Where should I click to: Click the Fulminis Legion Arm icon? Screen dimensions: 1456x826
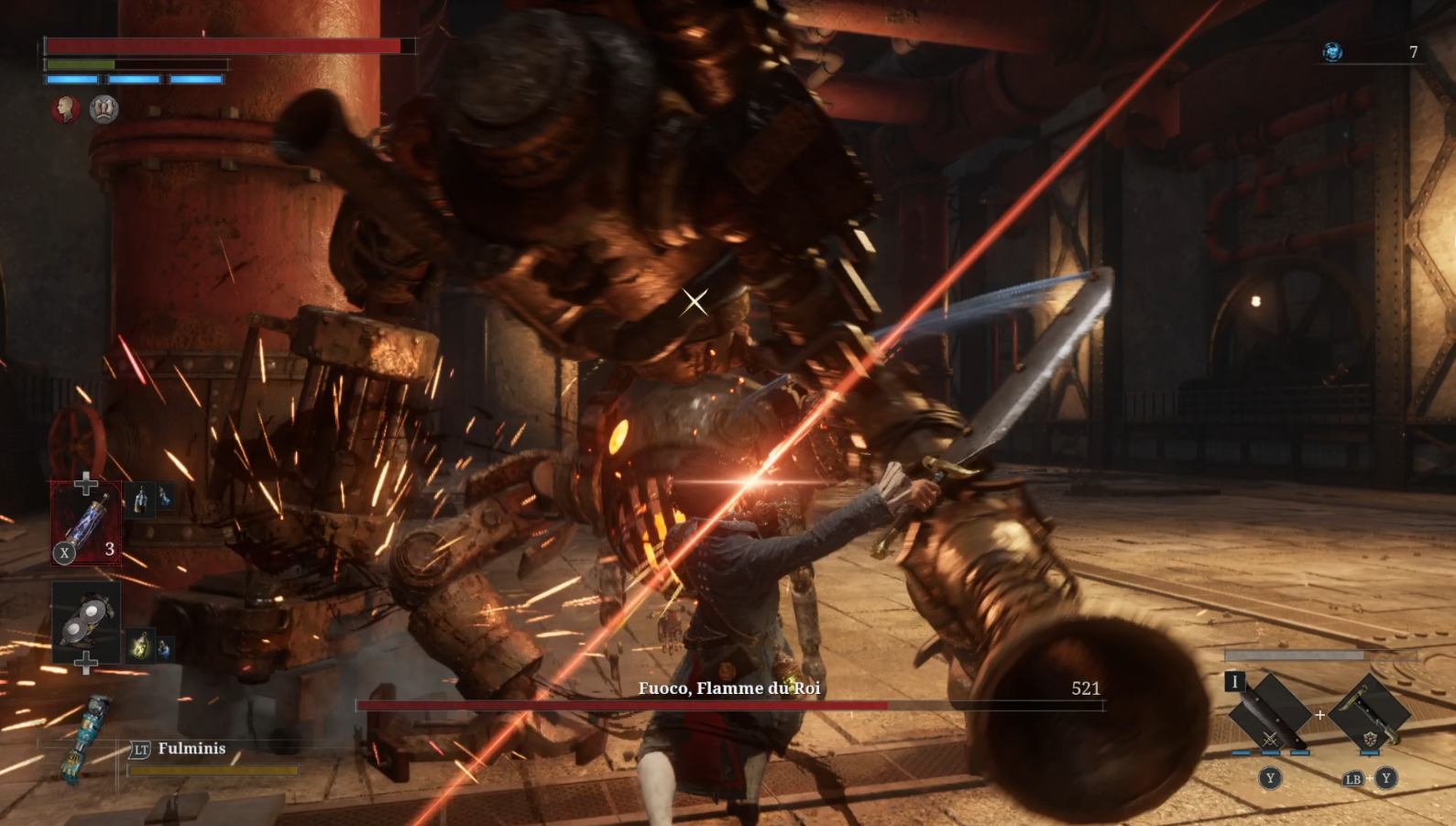[85, 738]
